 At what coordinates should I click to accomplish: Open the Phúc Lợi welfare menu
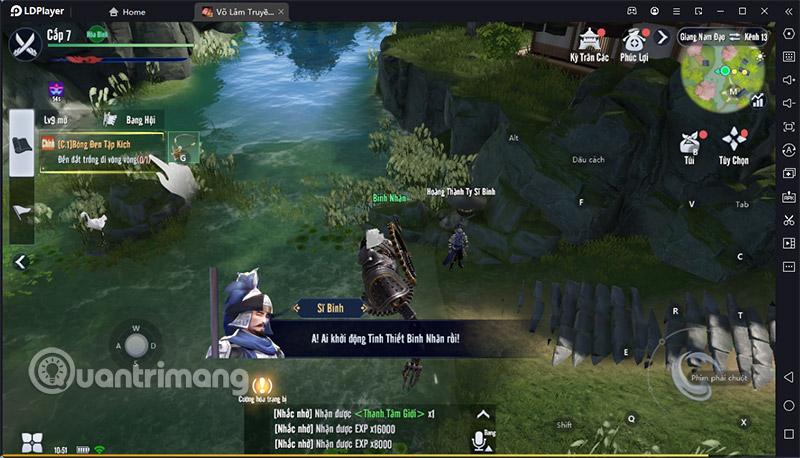click(x=633, y=43)
